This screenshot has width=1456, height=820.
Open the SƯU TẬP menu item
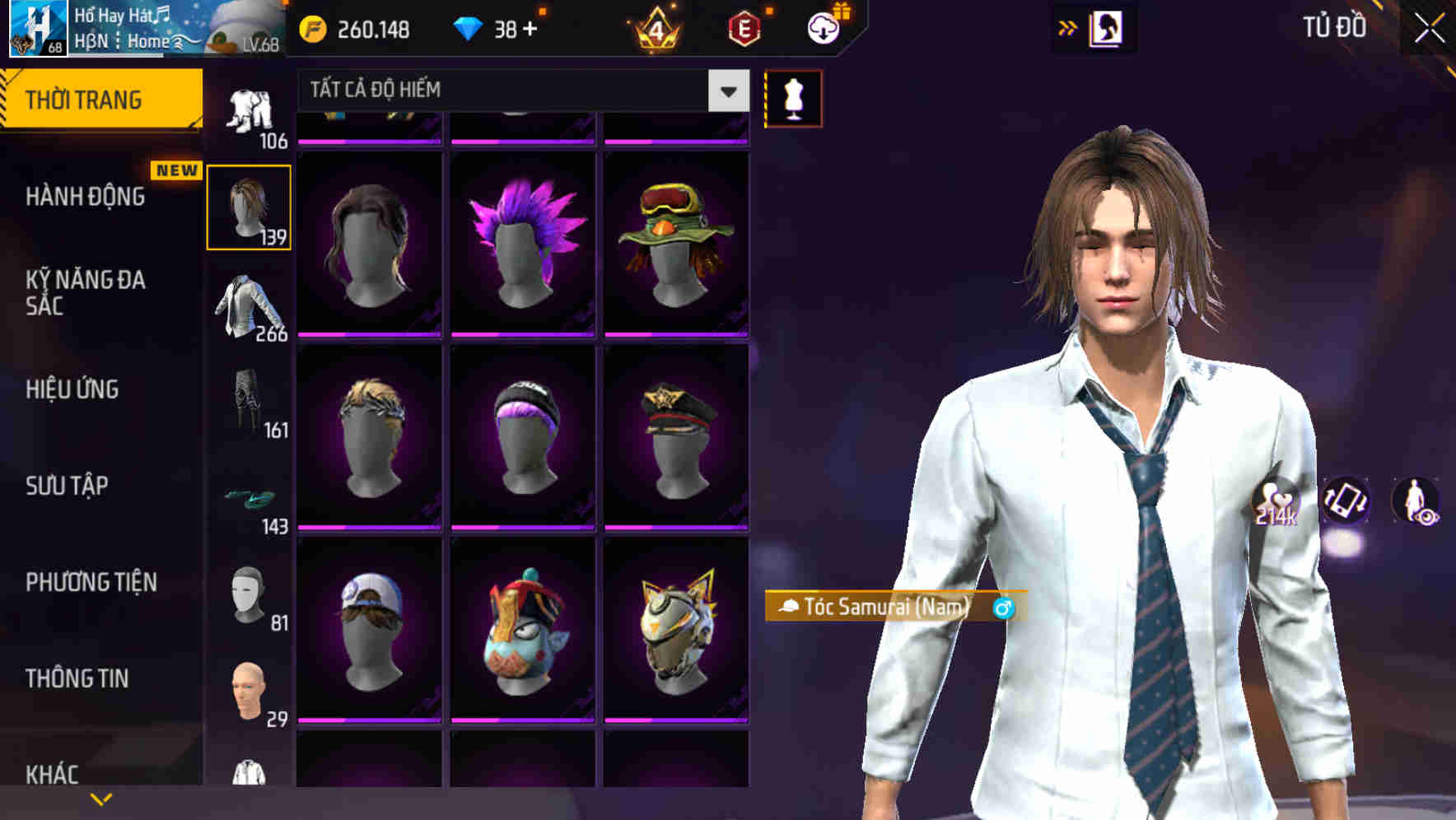[68, 487]
